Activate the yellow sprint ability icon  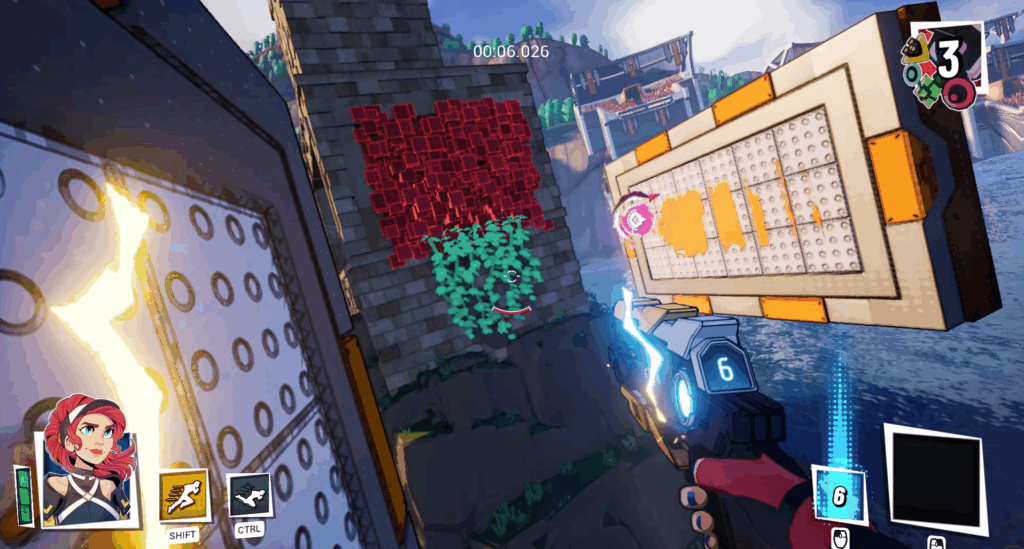pyautogui.click(x=184, y=496)
